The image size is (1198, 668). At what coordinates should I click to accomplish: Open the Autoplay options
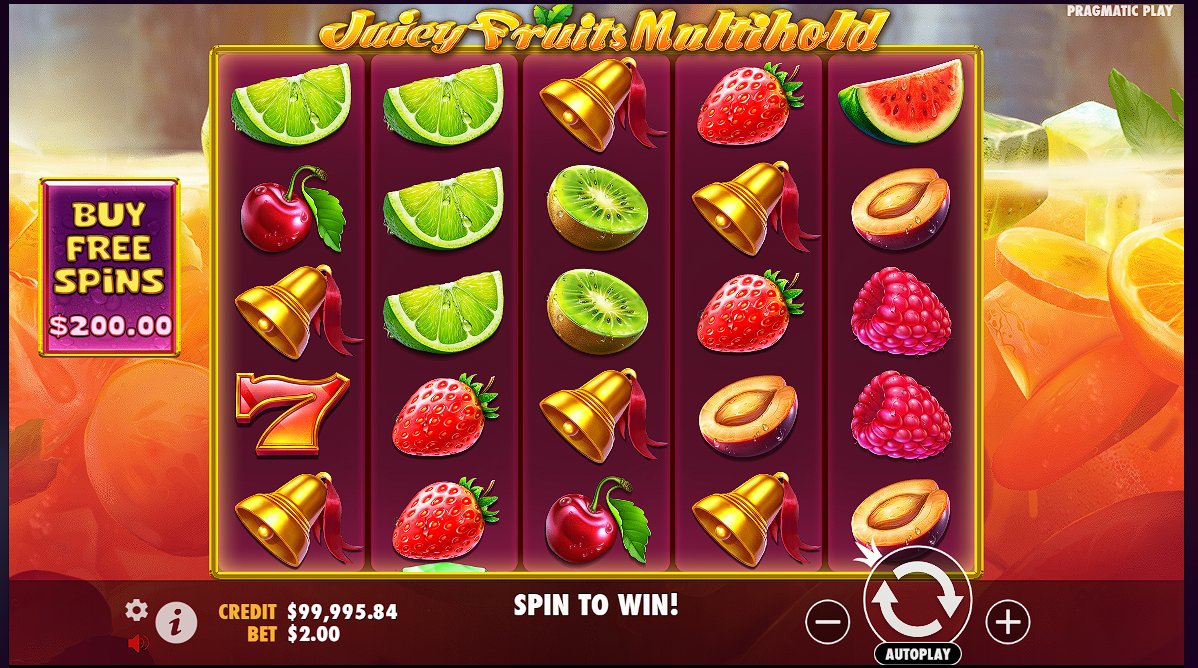[x=917, y=654]
